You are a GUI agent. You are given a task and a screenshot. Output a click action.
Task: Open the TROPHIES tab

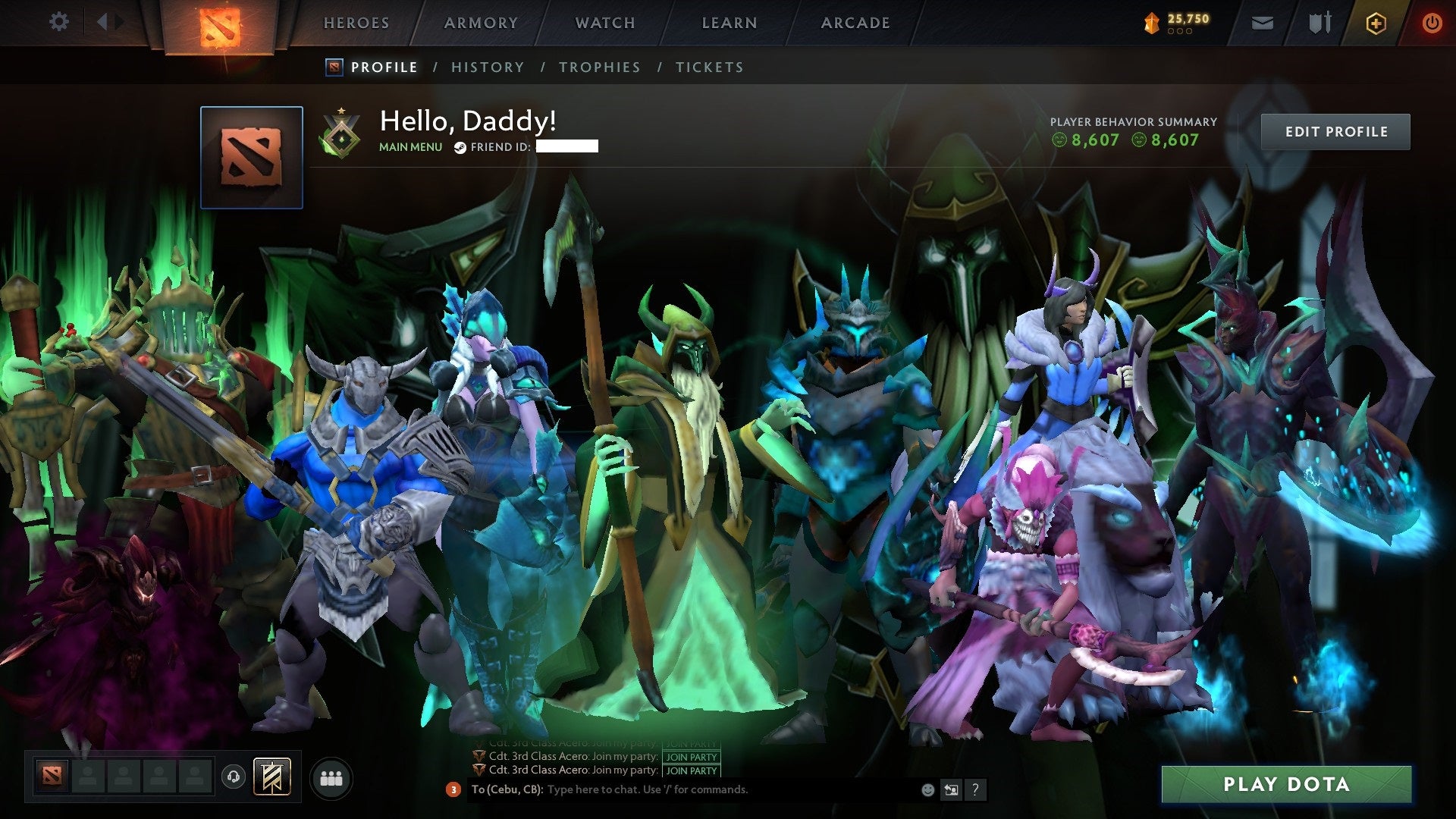click(600, 67)
